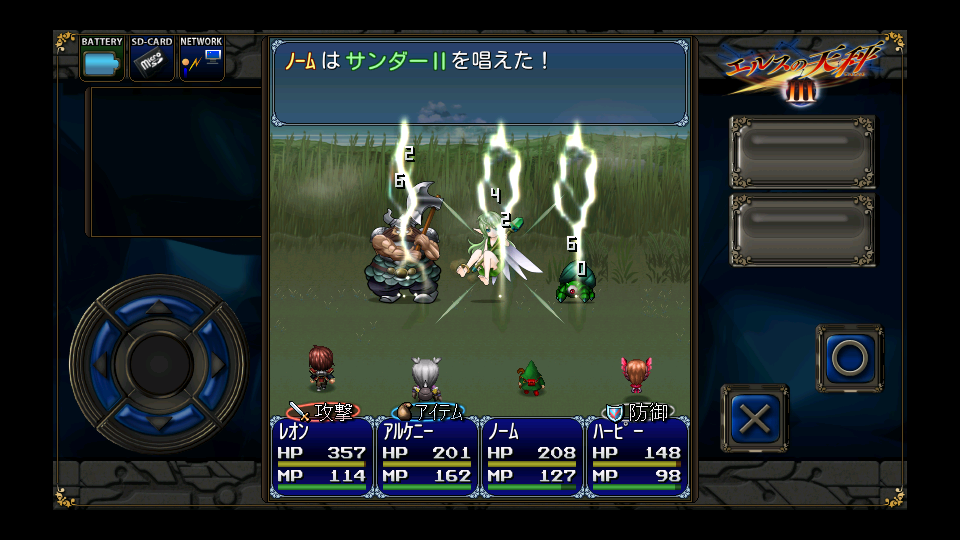This screenshot has height=540, width=960.
Task: Tap the cross cancel button
Action: [754, 418]
